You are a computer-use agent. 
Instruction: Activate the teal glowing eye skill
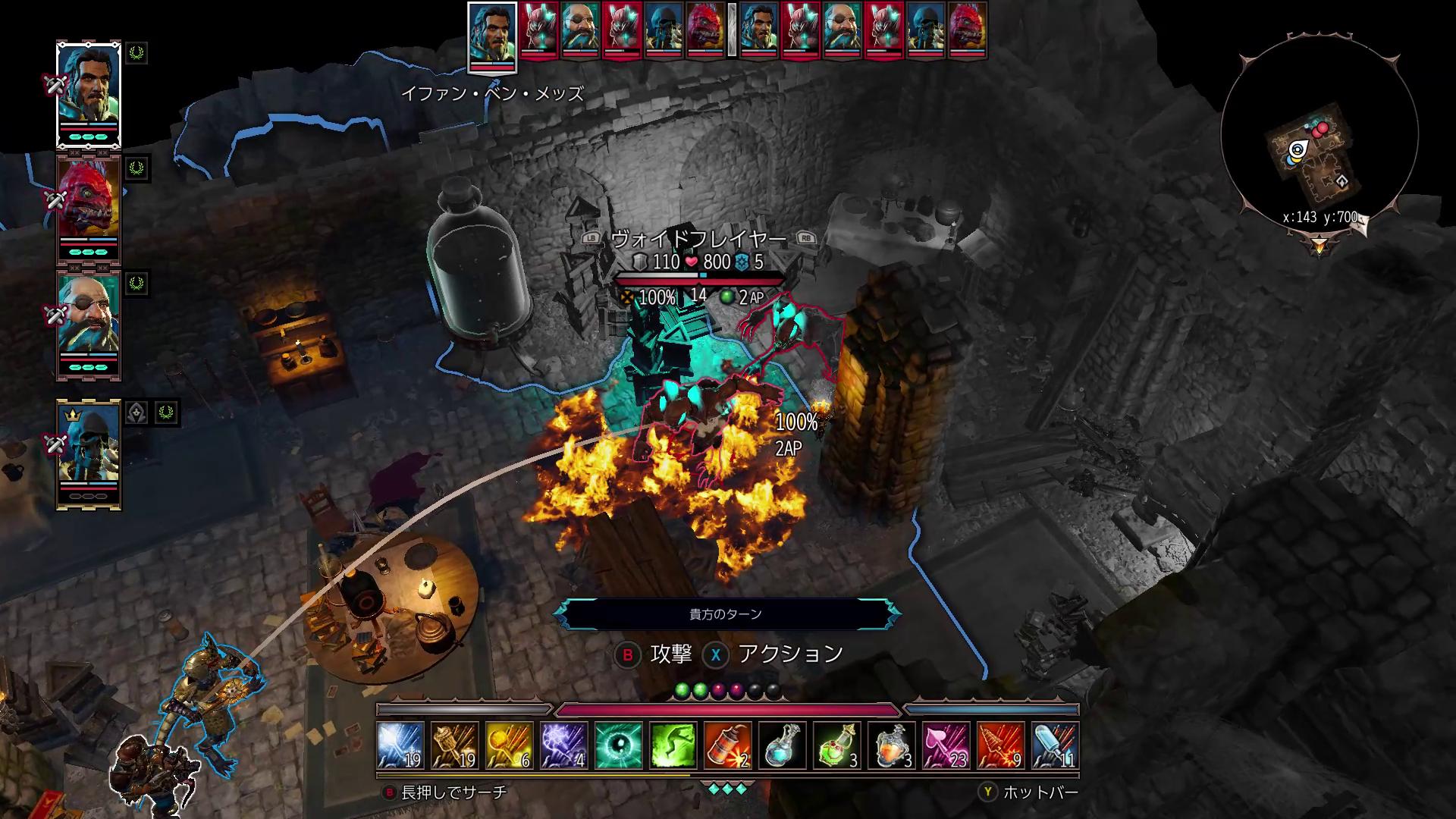coord(619,745)
